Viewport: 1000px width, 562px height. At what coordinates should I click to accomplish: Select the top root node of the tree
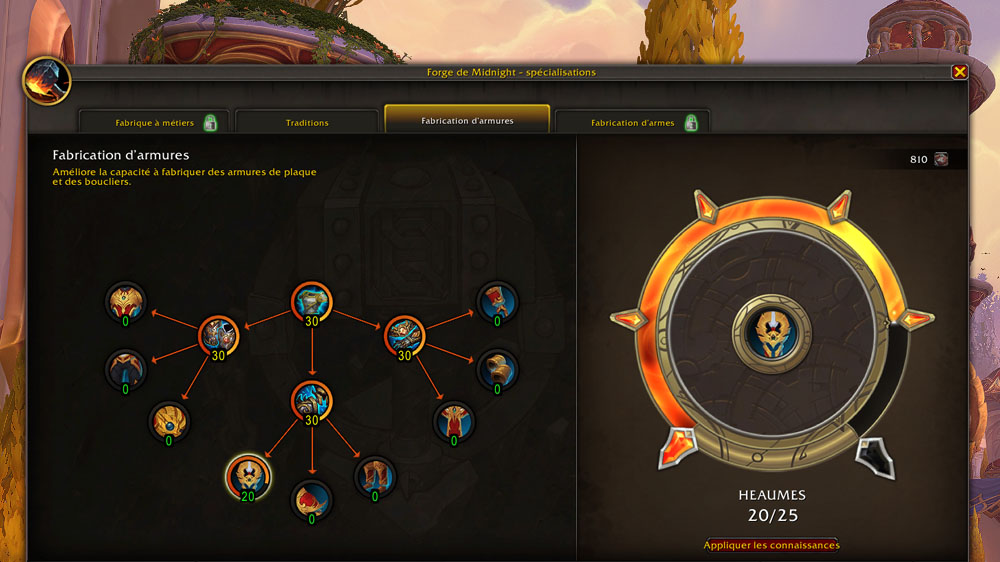coord(312,302)
